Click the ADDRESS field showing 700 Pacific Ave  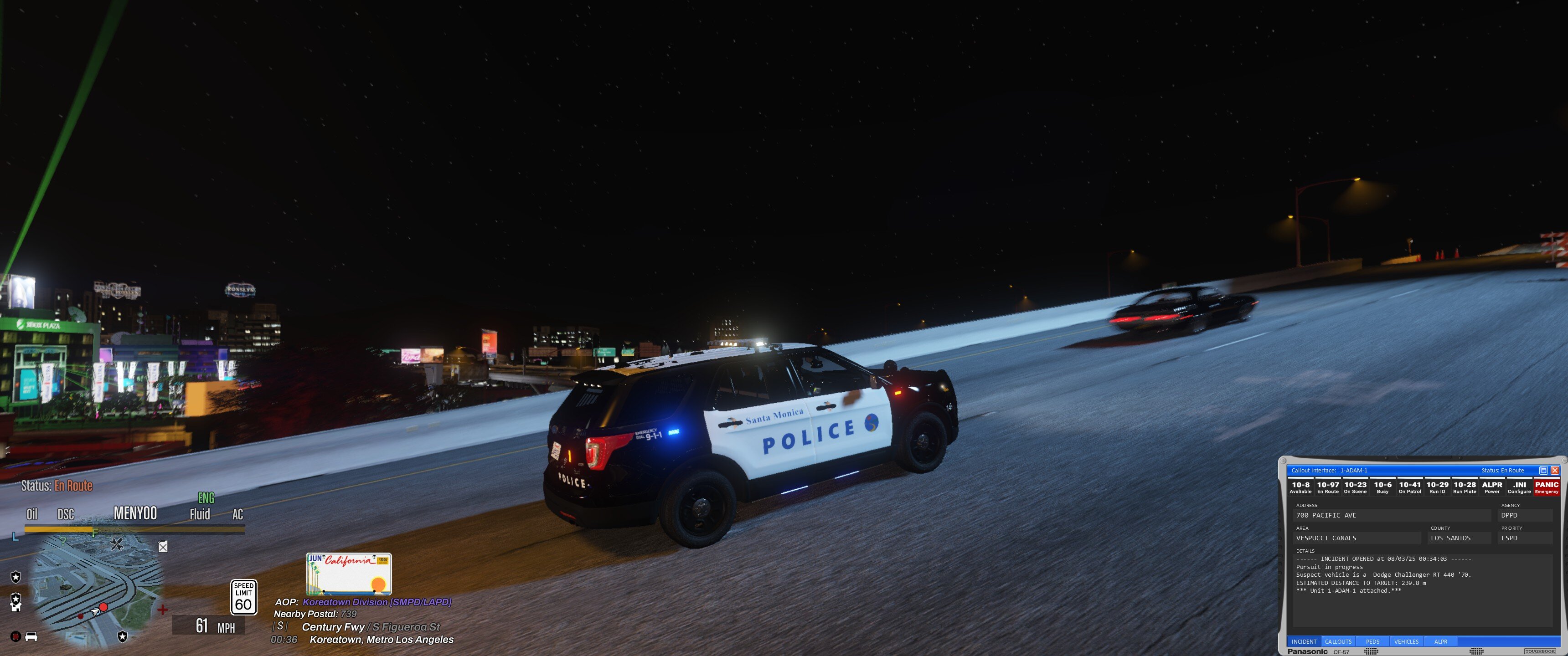click(x=1392, y=515)
